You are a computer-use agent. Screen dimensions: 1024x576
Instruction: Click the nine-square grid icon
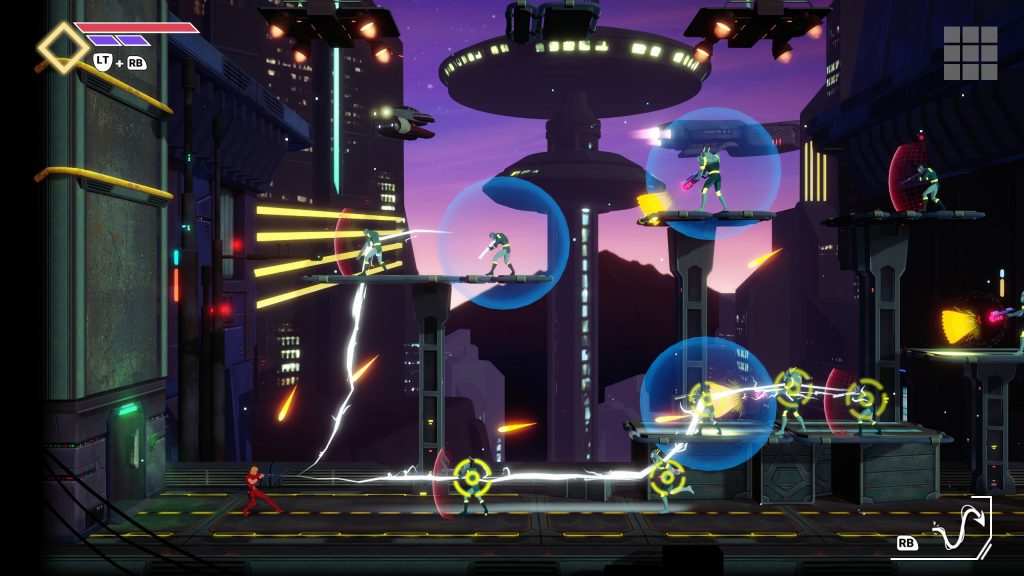[x=970, y=53]
